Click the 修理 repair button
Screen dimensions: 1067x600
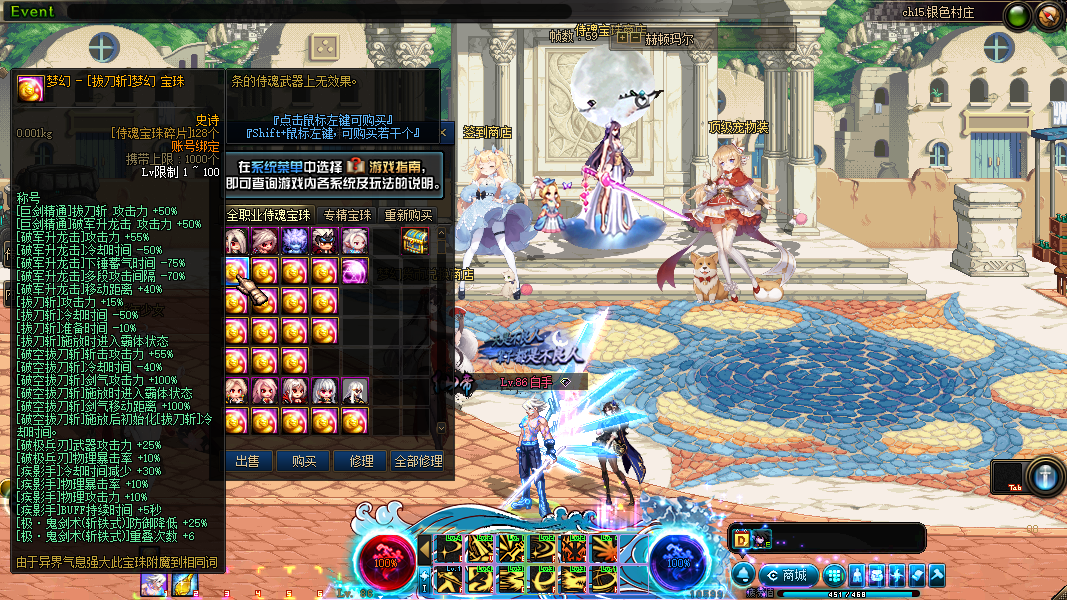(361, 461)
